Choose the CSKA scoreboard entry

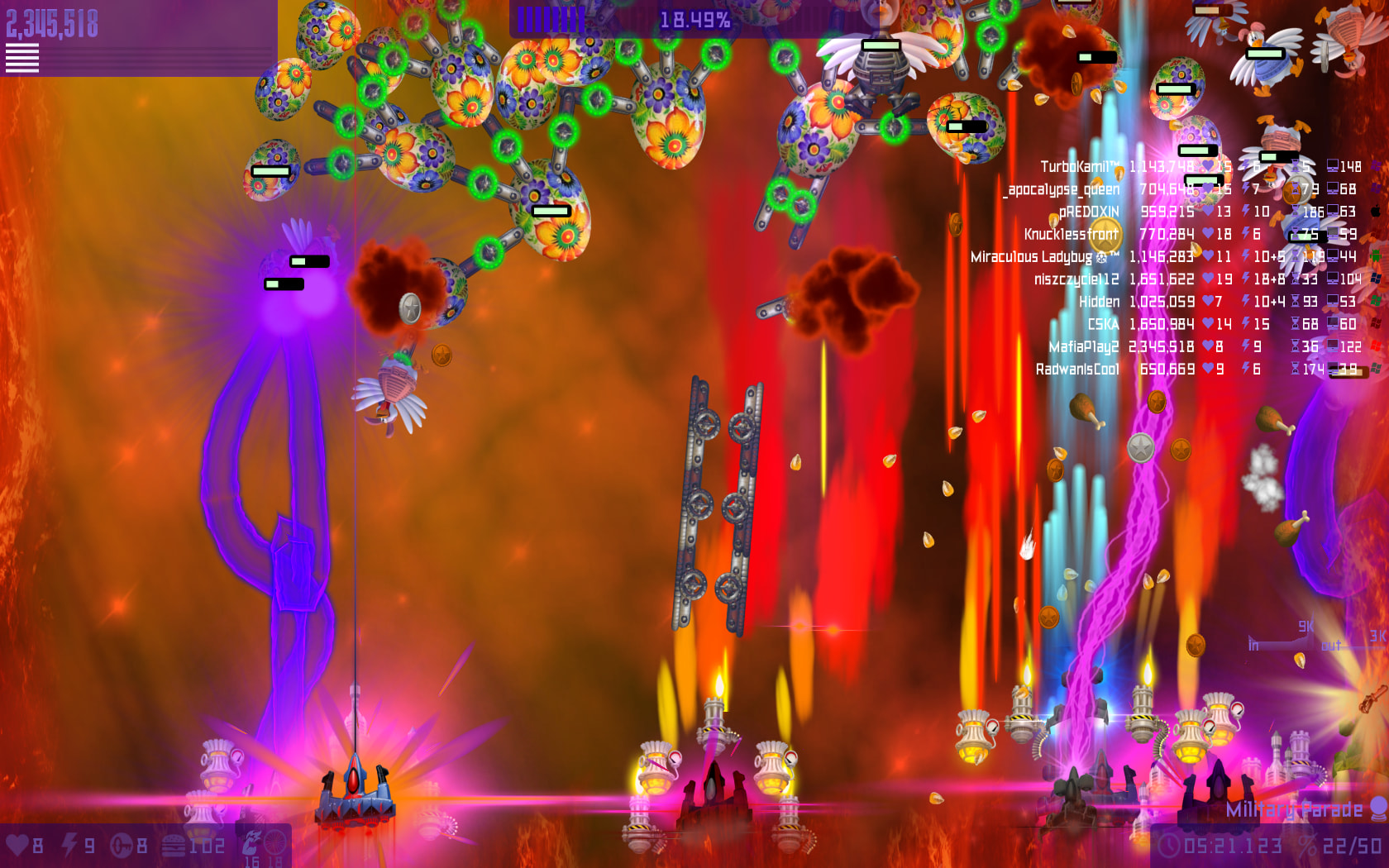click(1103, 324)
